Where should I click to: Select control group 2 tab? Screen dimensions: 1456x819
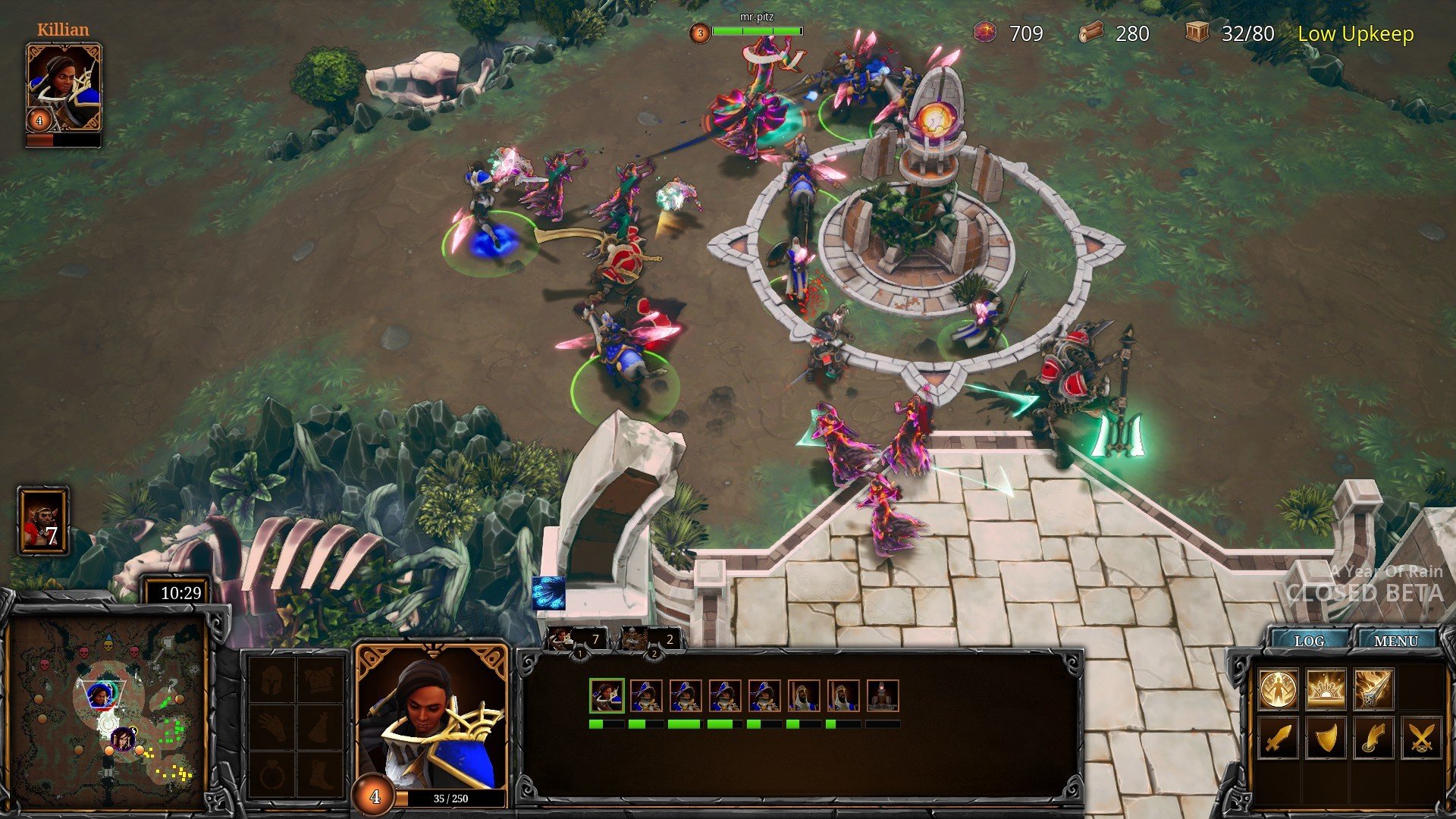(x=651, y=641)
